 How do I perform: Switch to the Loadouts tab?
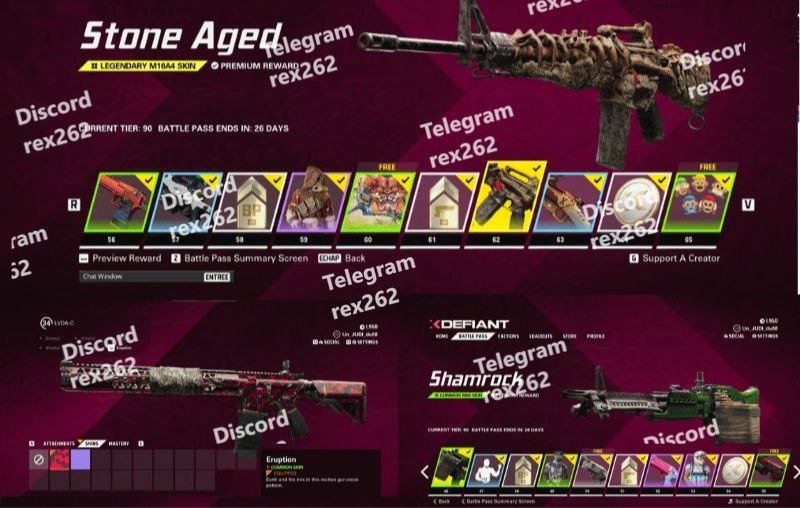pyautogui.click(x=540, y=336)
